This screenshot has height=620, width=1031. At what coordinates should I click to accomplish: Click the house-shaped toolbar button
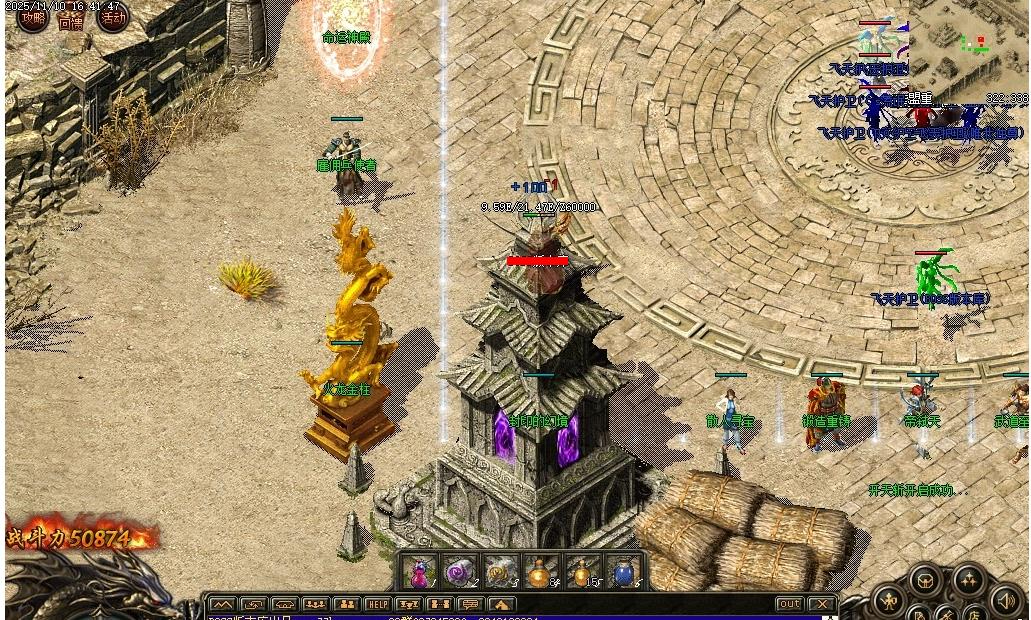(x=501, y=605)
